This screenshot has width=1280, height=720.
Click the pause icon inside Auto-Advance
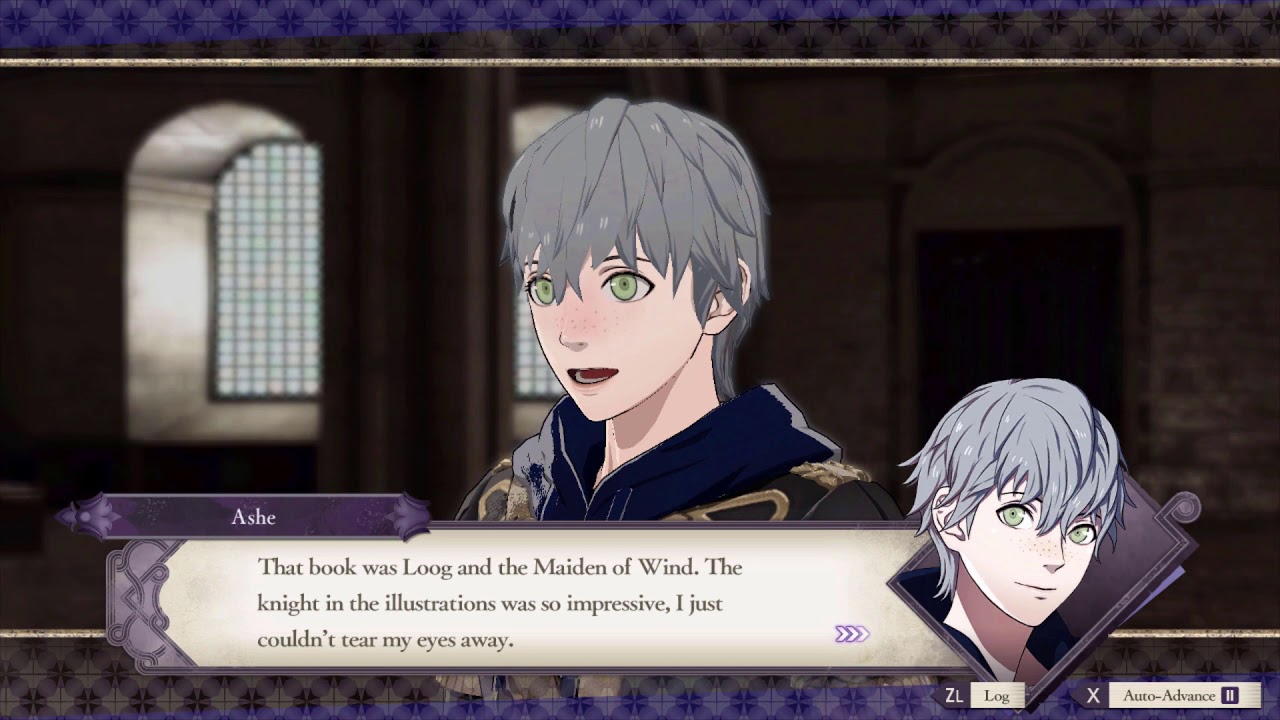click(x=1229, y=694)
